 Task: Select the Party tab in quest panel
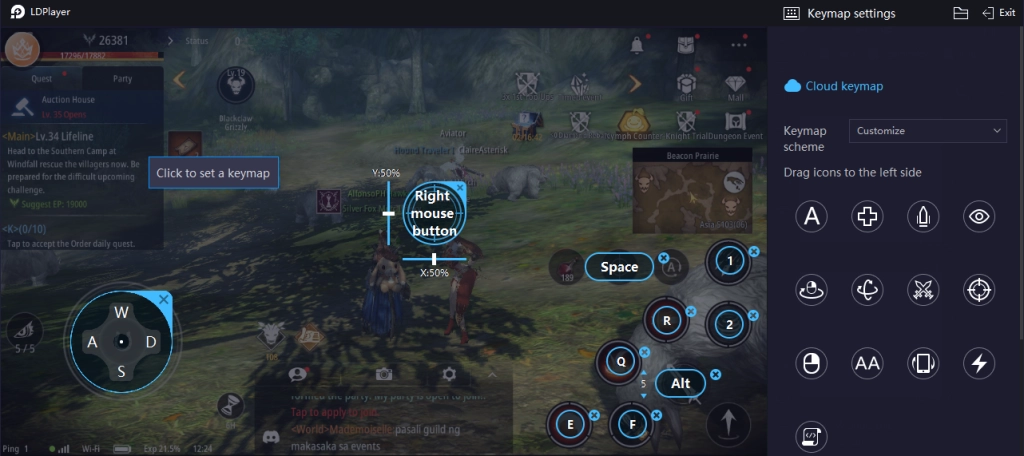[x=122, y=78]
